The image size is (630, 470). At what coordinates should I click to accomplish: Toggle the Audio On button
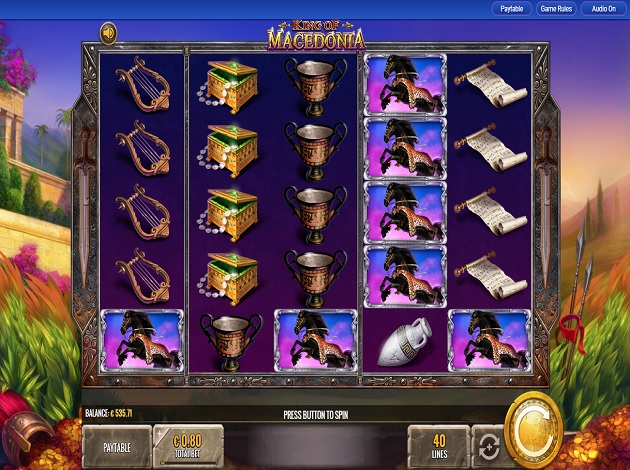click(603, 8)
